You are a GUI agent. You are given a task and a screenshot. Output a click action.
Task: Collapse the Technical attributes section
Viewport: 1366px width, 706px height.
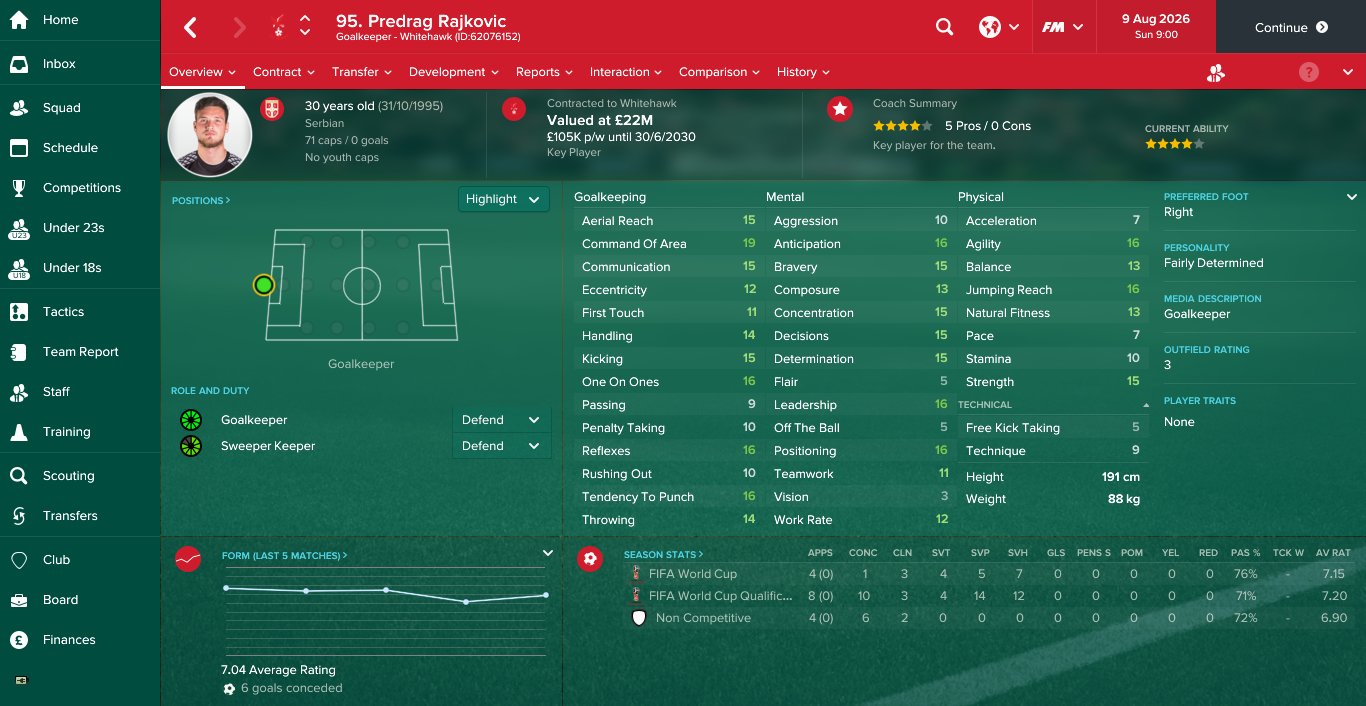point(1146,405)
